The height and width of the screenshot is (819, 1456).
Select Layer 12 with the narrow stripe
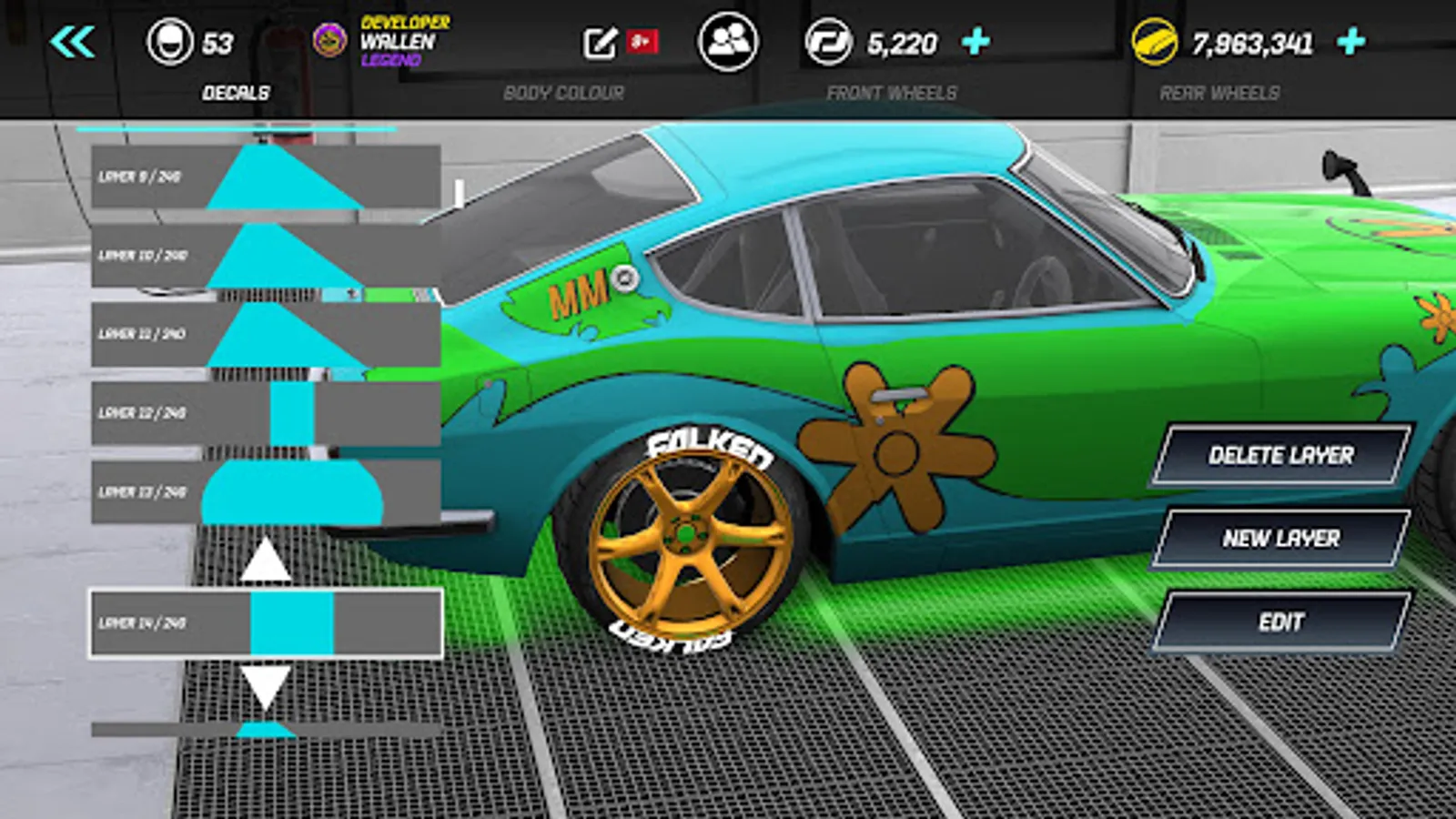[x=266, y=413]
